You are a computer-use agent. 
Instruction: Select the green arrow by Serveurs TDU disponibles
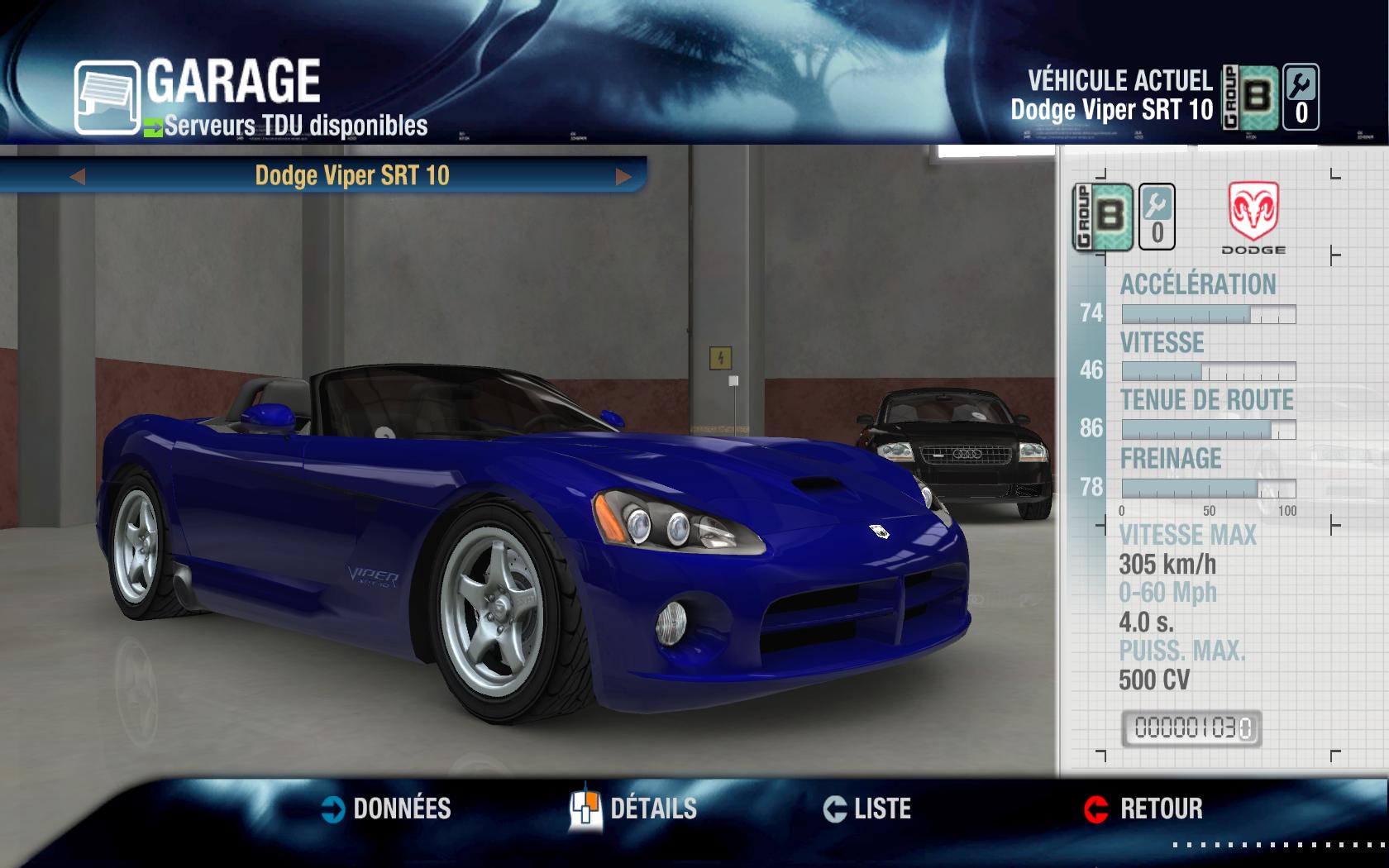(154, 126)
